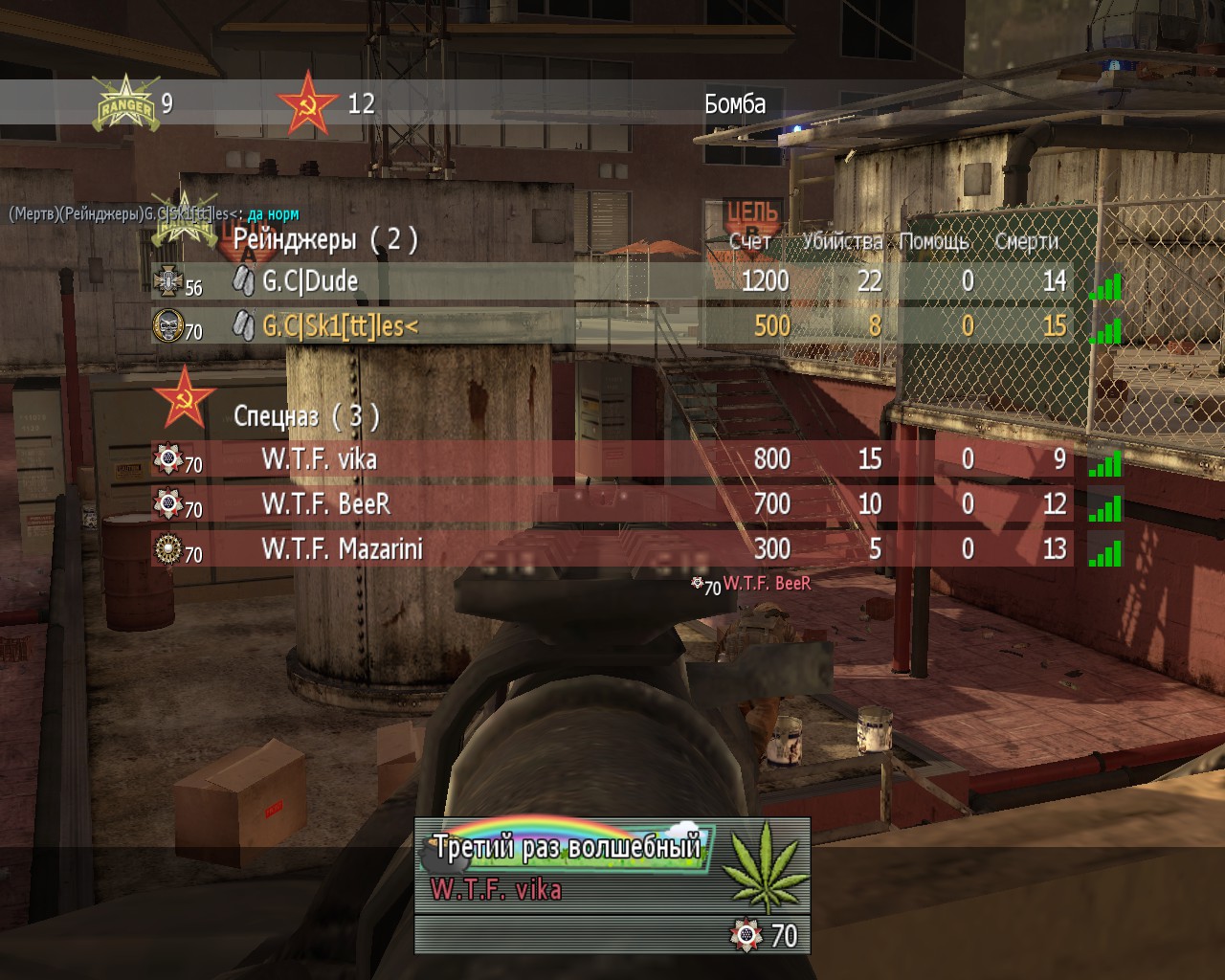1225x980 pixels.
Task: Click the Спецназ team header
Action: click(306, 416)
